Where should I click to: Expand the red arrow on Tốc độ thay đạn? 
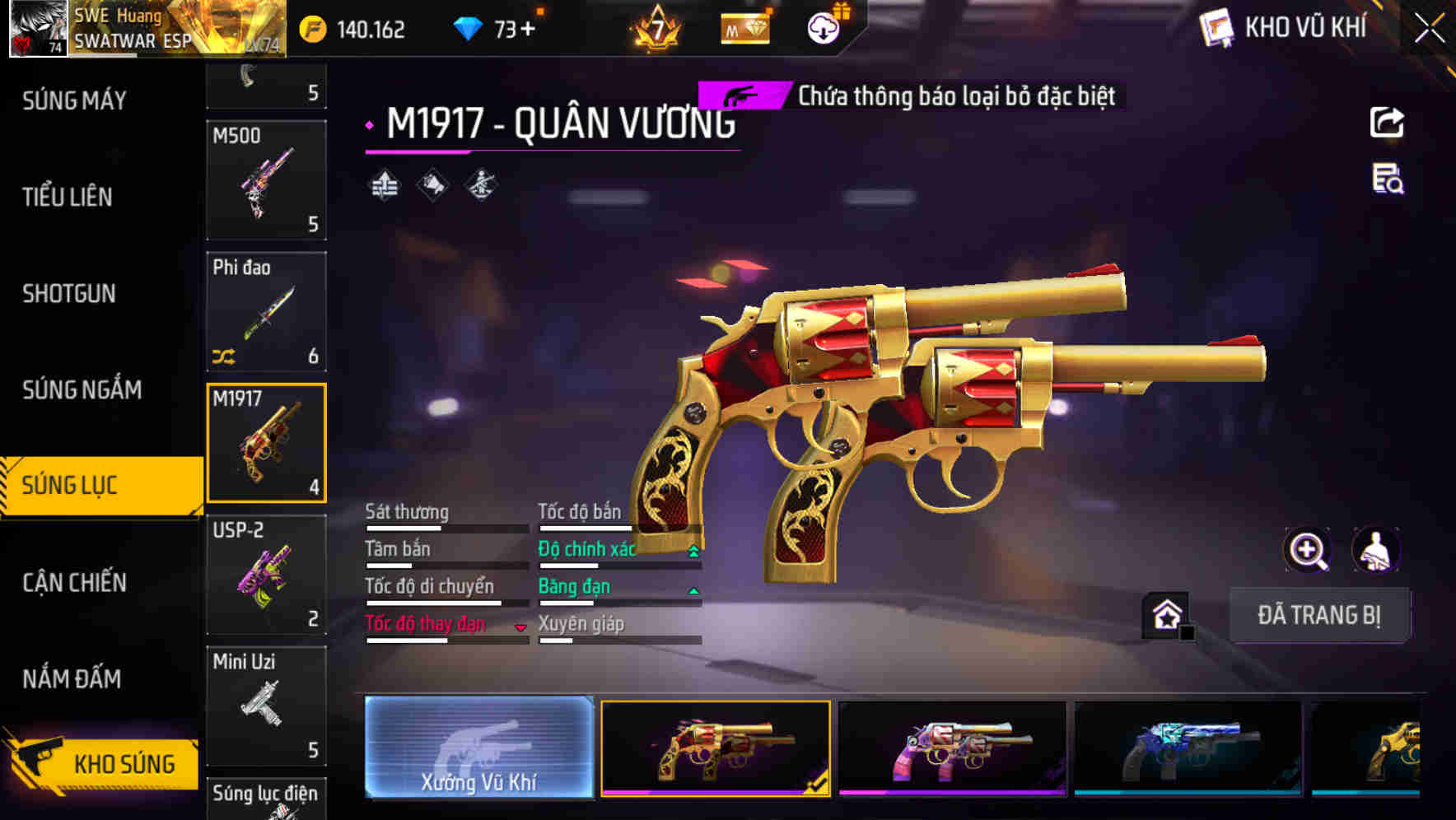click(x=521, y=626)
